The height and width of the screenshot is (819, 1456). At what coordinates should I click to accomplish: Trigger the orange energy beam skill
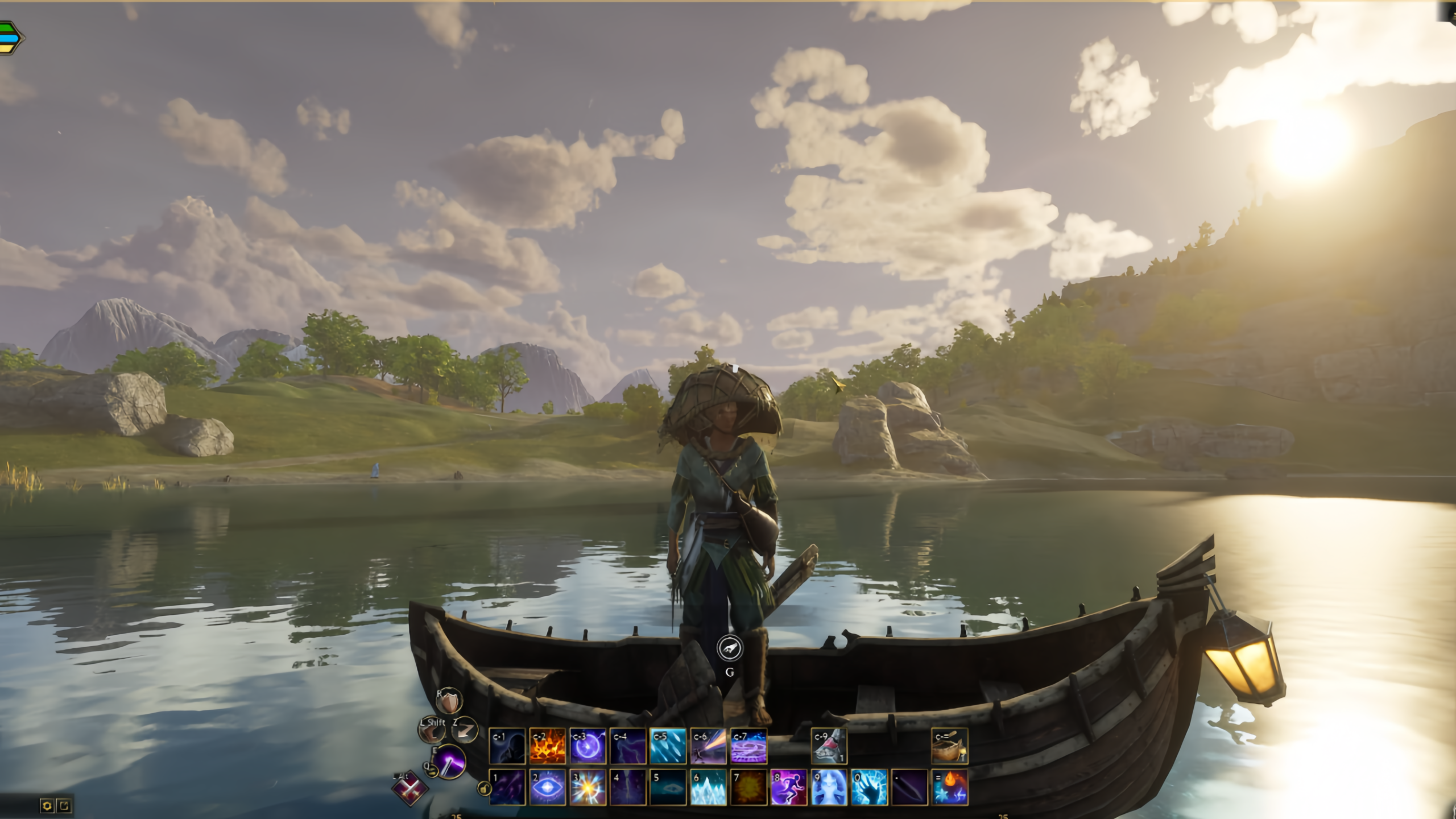[x=708, y=746]
